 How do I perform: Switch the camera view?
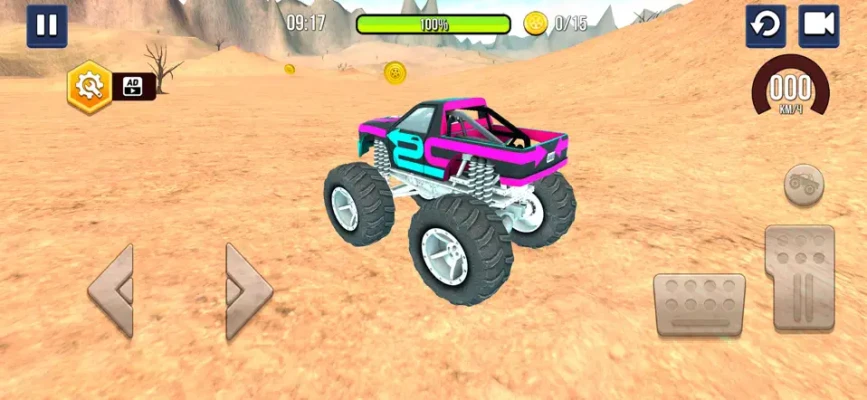(x=818, y=26)
